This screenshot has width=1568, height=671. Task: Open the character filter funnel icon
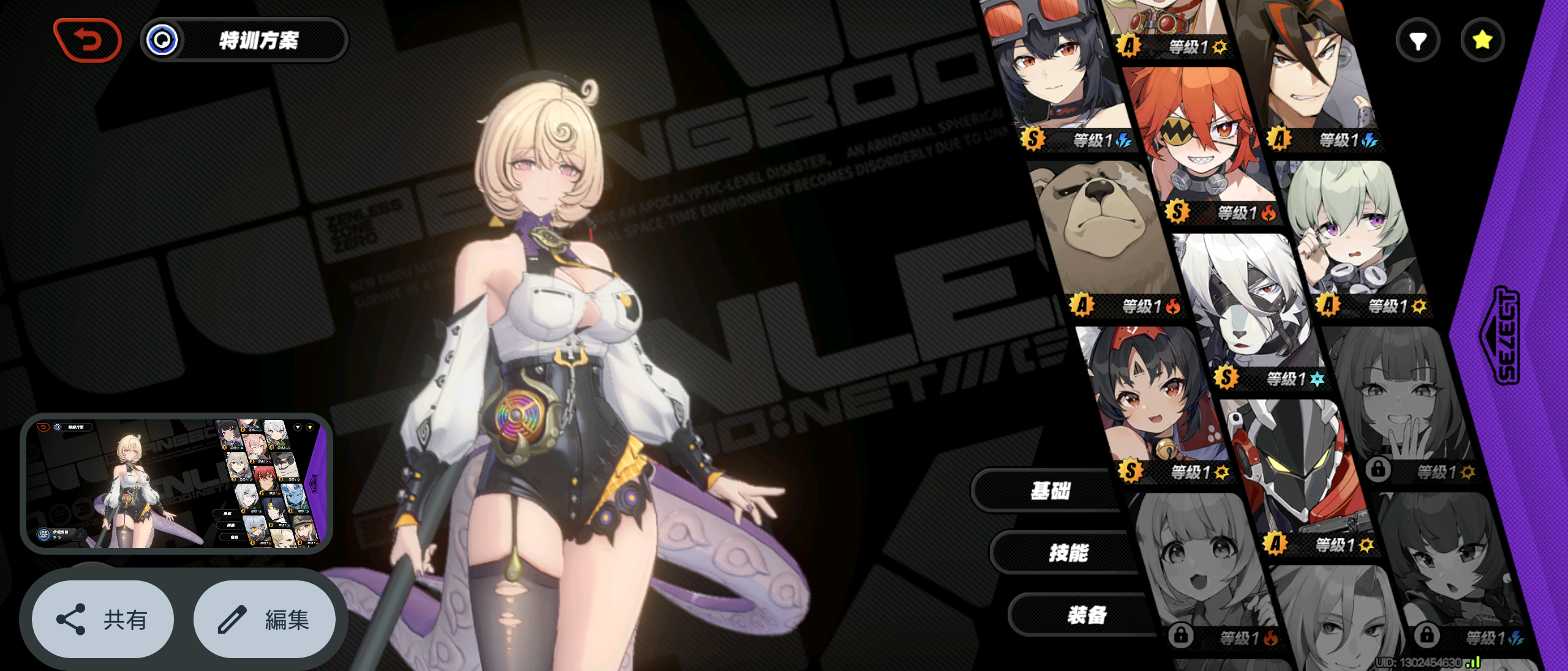(1417, 41)
